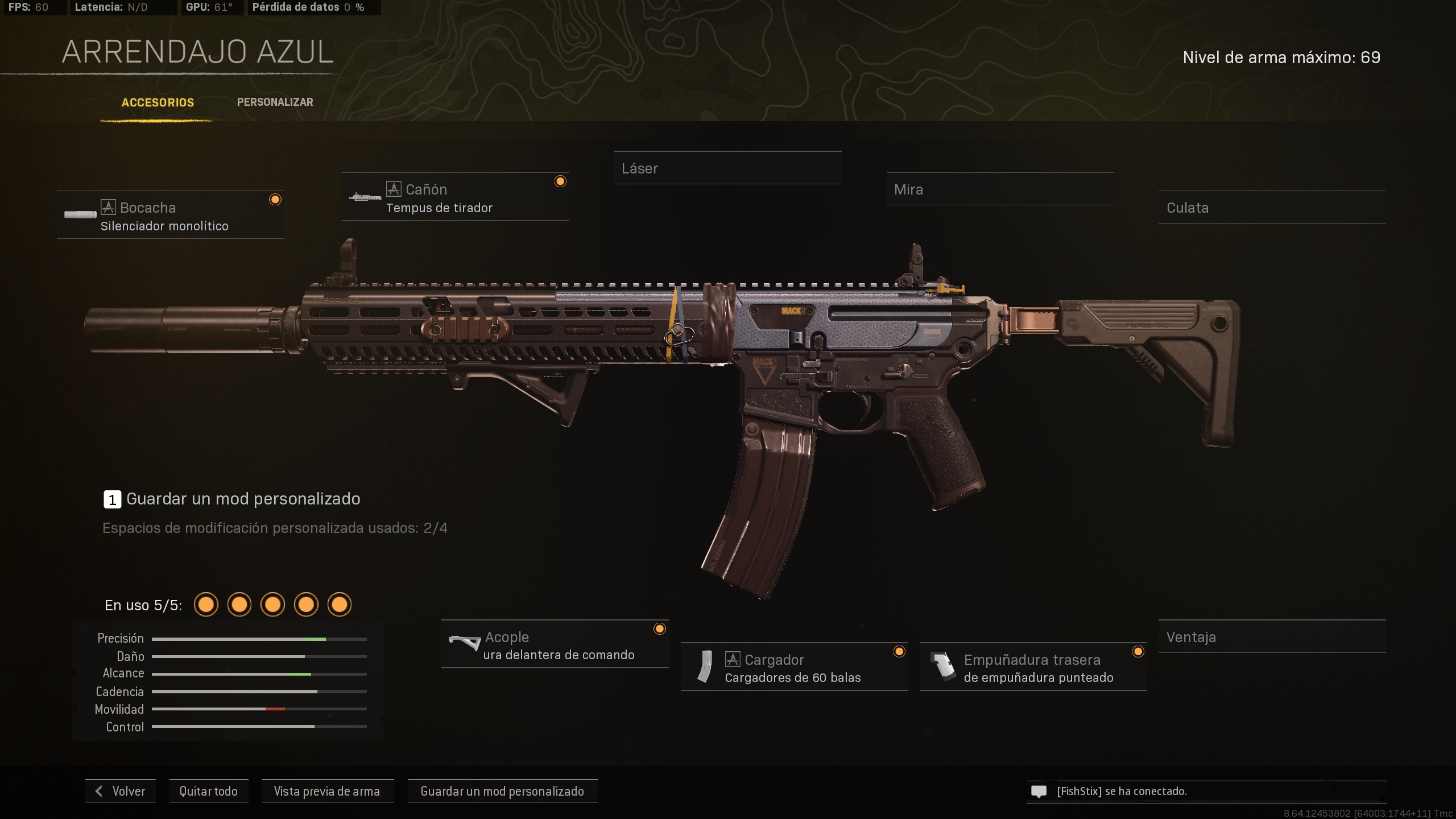Image resolution: width=1456 pixels, height=819 pixels.
Task: Select the ACCESORIOS tab
Action: point(158,103)
